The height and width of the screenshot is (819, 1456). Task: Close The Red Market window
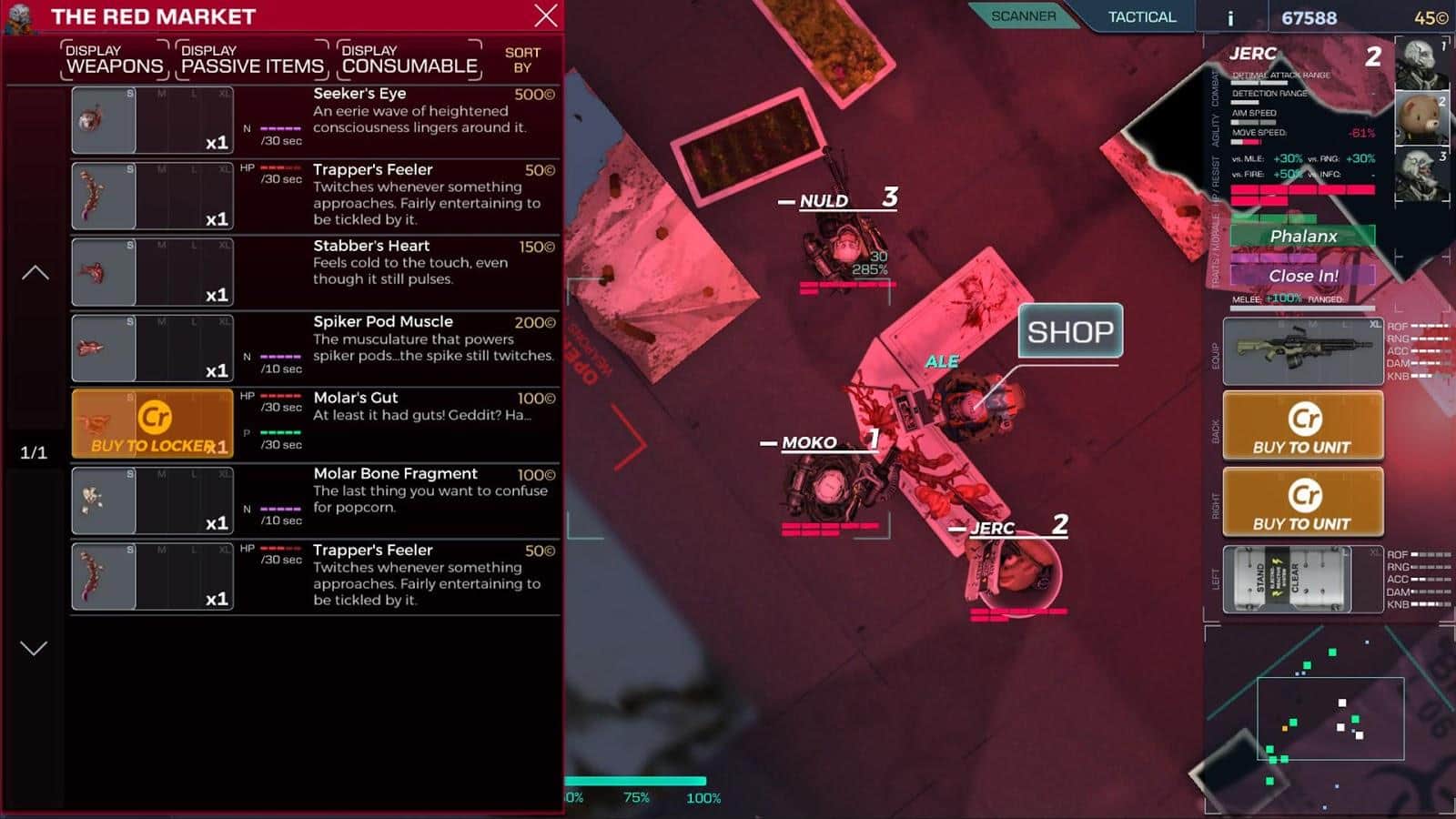tap(546, 15)
